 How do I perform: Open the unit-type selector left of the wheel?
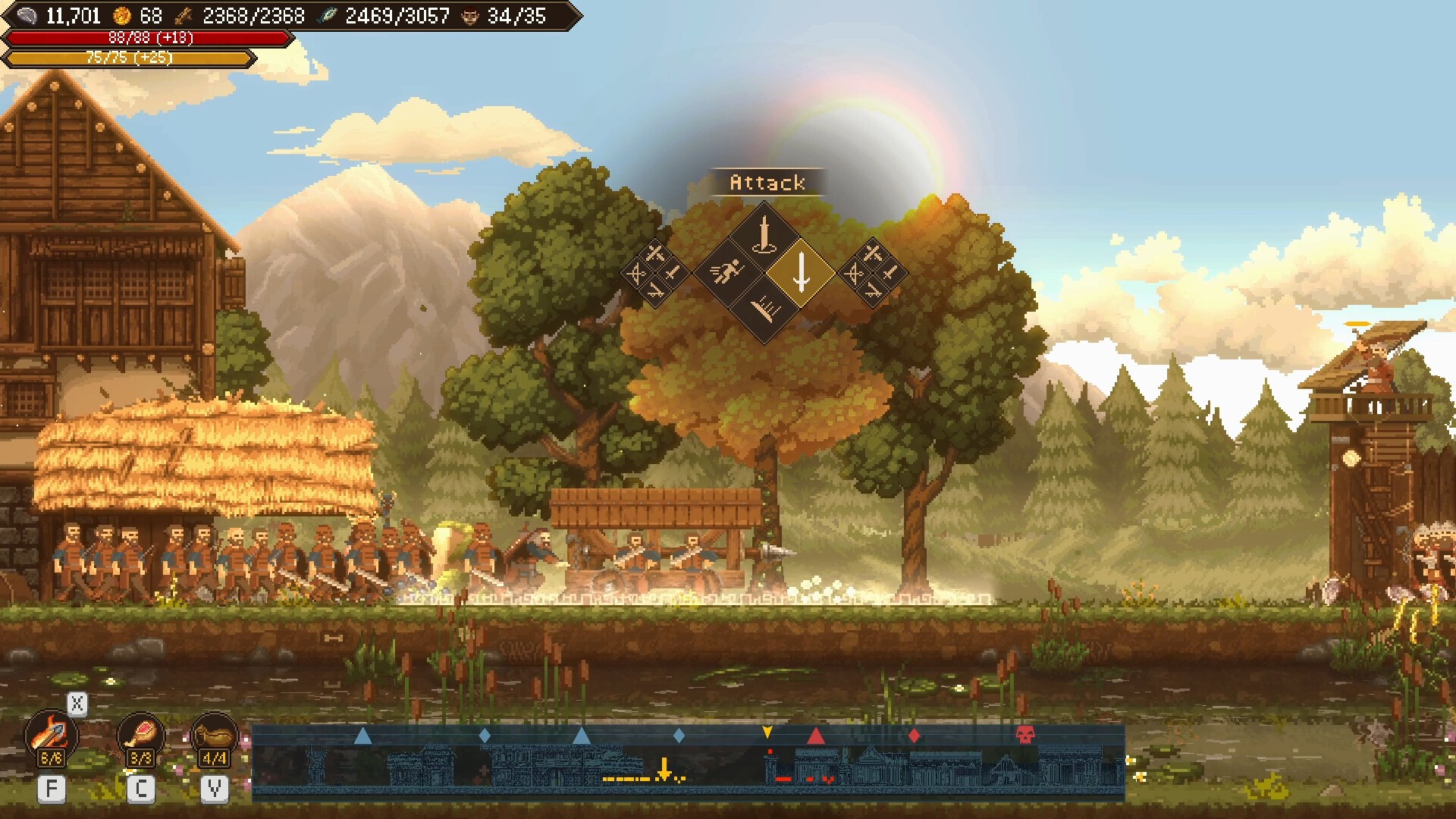pos(654,272)
